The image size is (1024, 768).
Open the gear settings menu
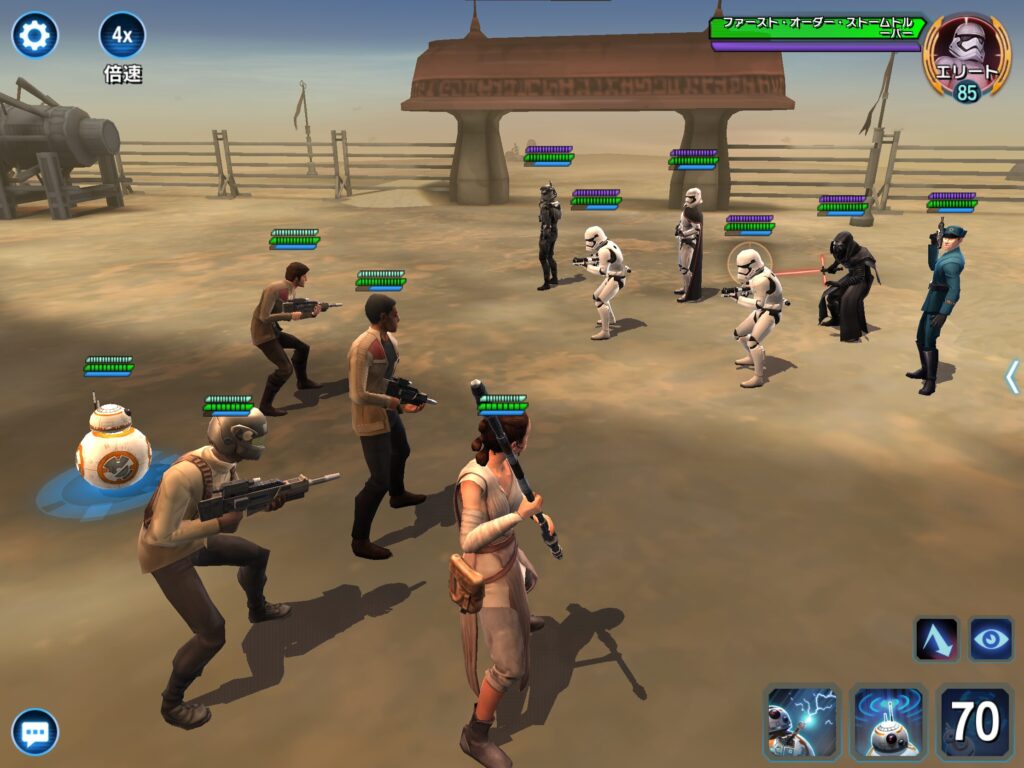point(35,36)
